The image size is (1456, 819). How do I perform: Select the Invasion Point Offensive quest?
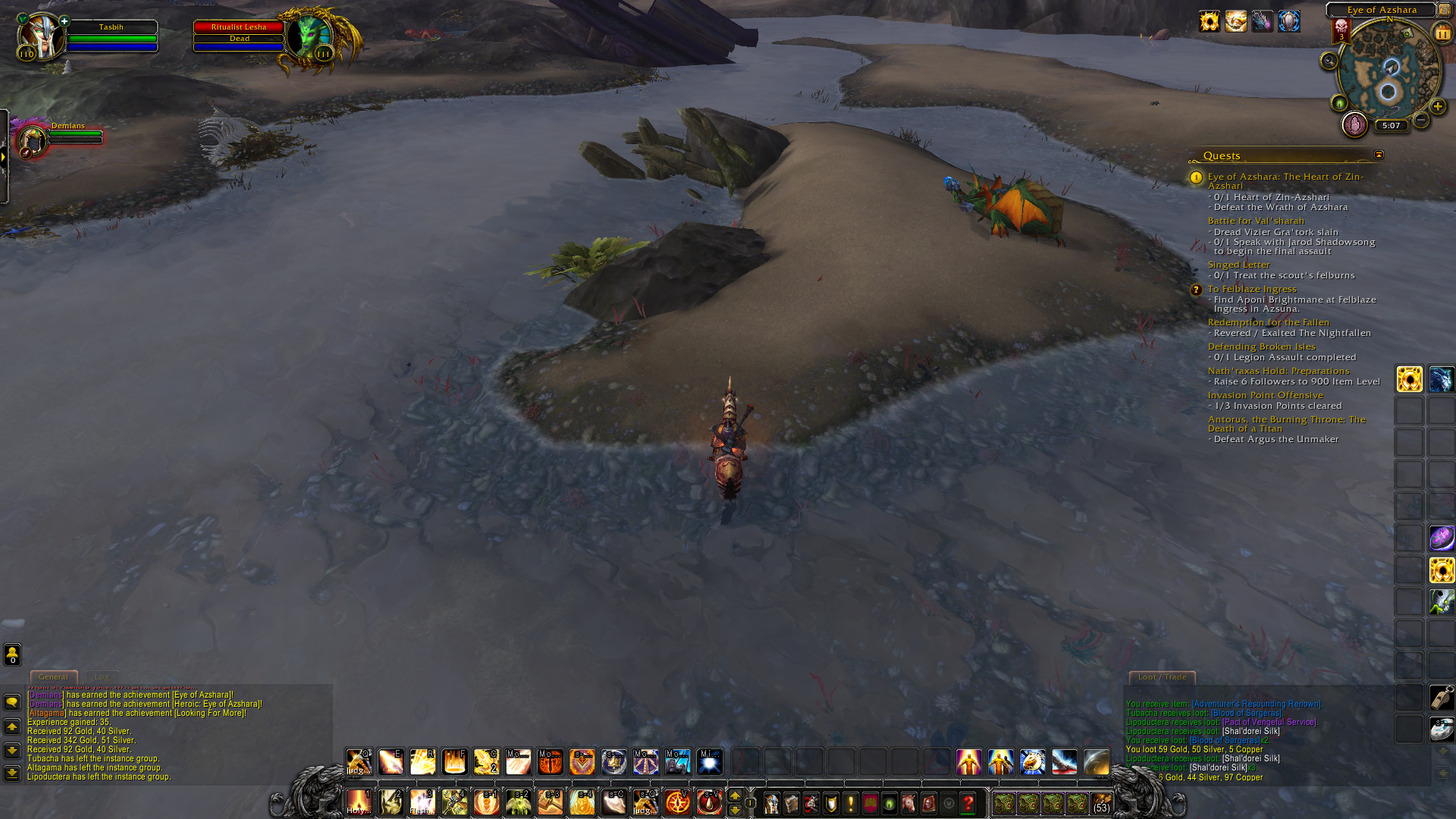click(1265, 395)
